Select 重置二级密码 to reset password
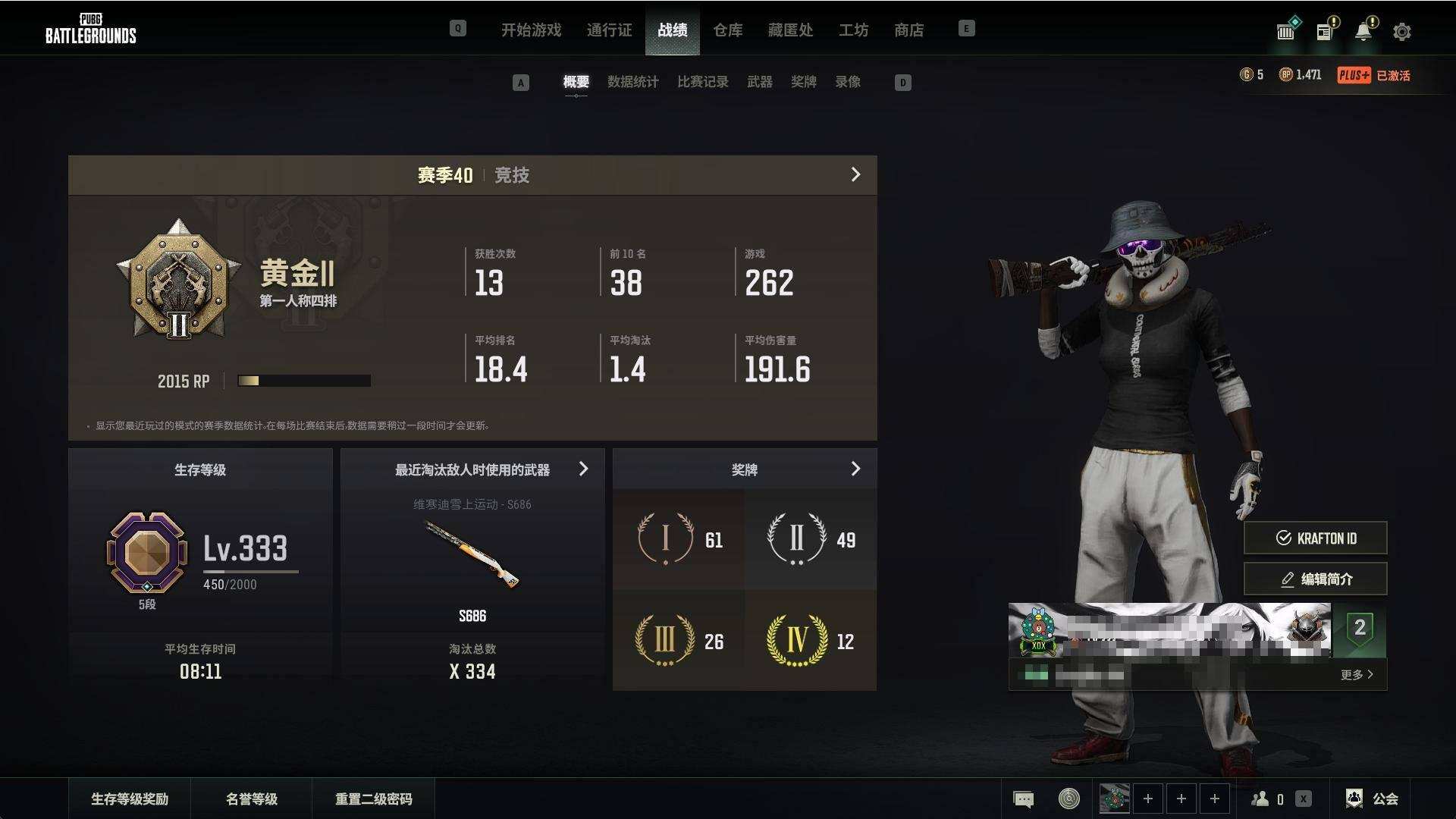Viewport: 1456px width, 819px height. [x=373, y=799]
